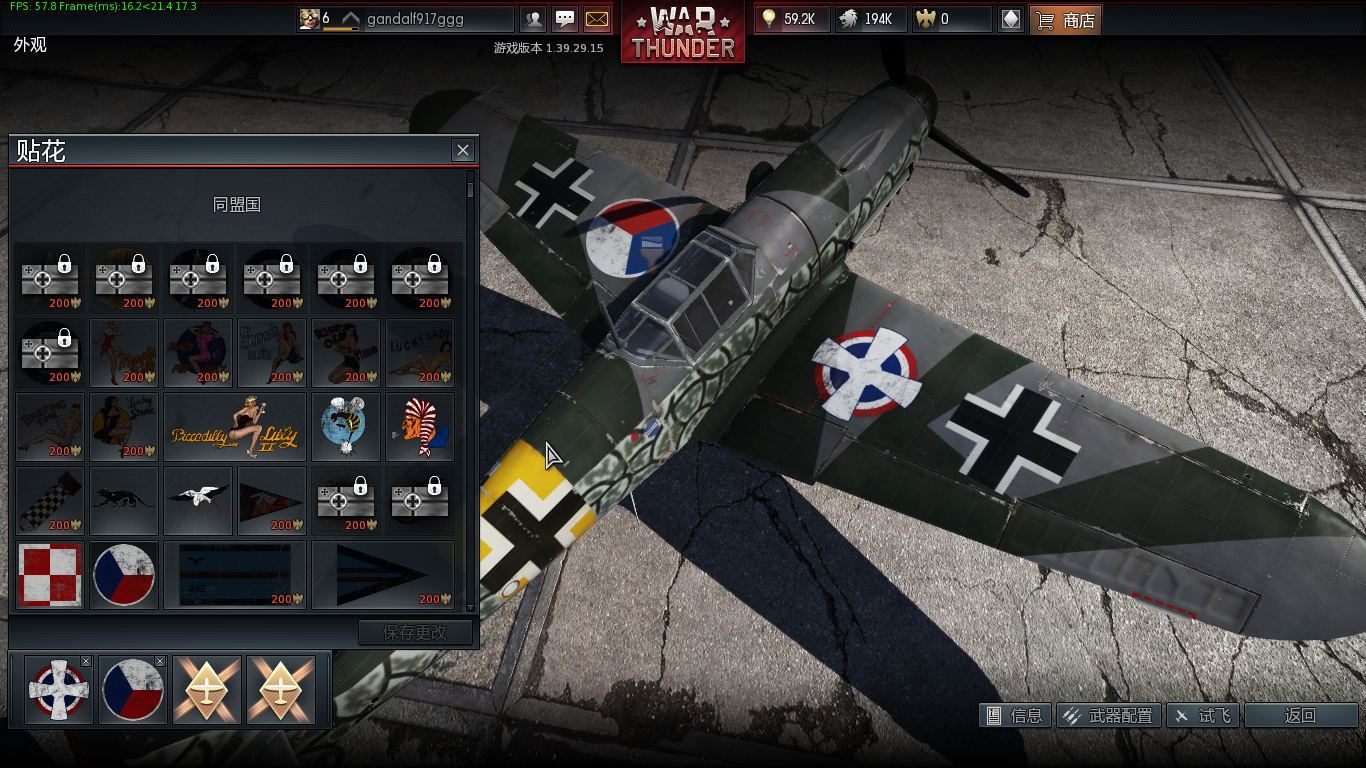The image size is (1366, 768).
Task: Open the mail envelope icon
Action: tap(596, 19)
